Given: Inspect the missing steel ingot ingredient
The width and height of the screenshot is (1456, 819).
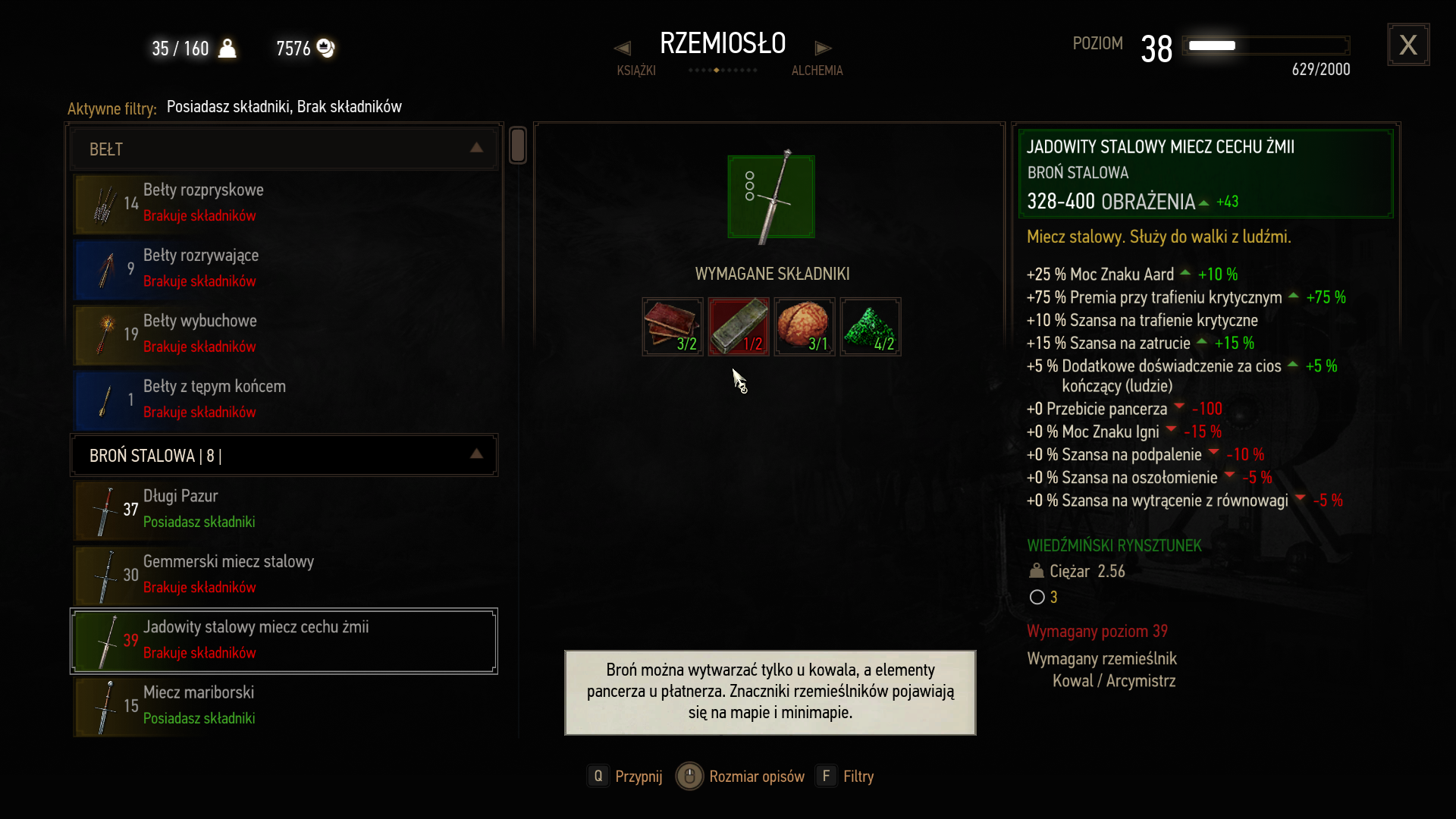Looking at the screenshot, I should tap(739, 327).
